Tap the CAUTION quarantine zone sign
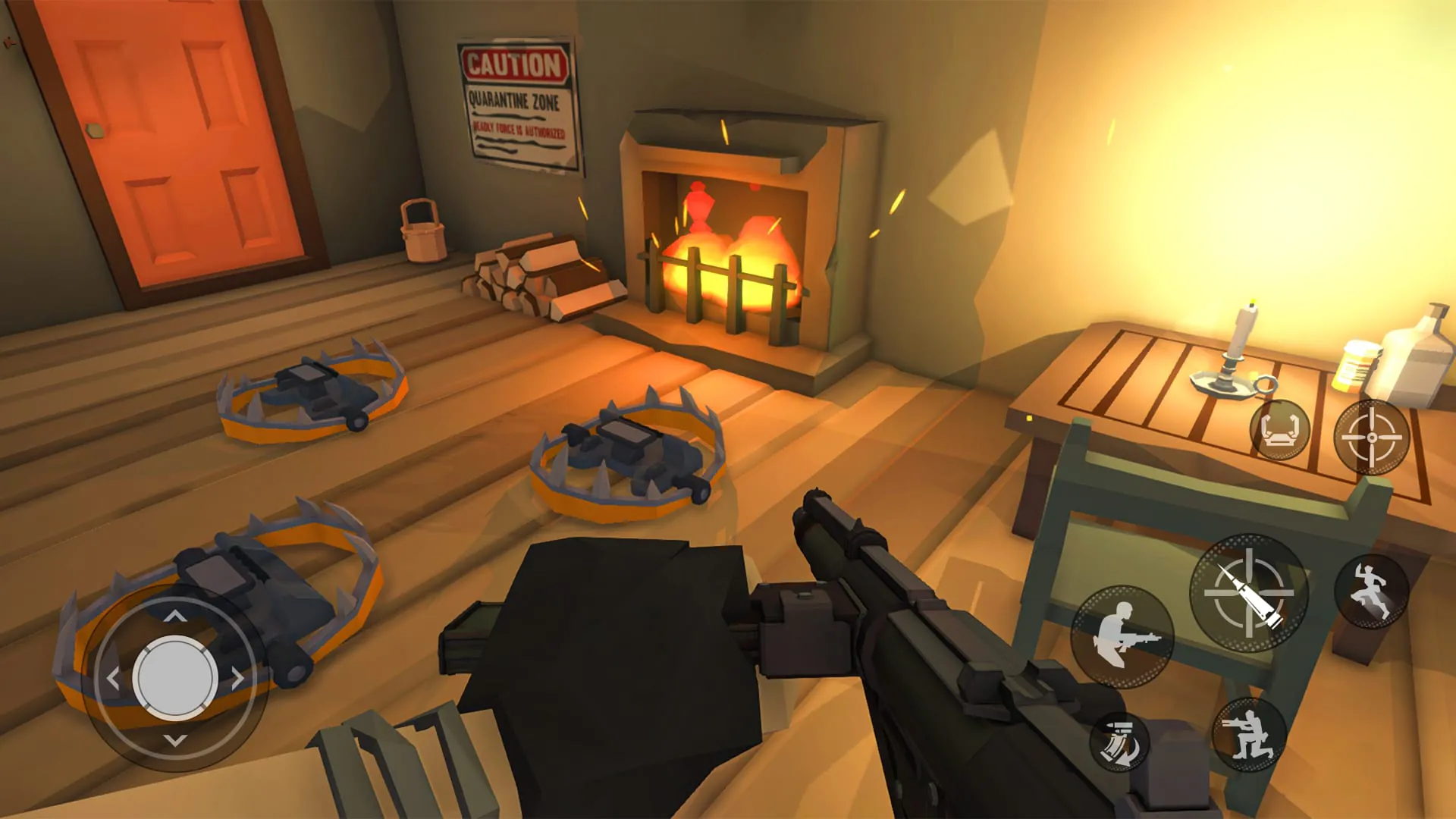 514,99
